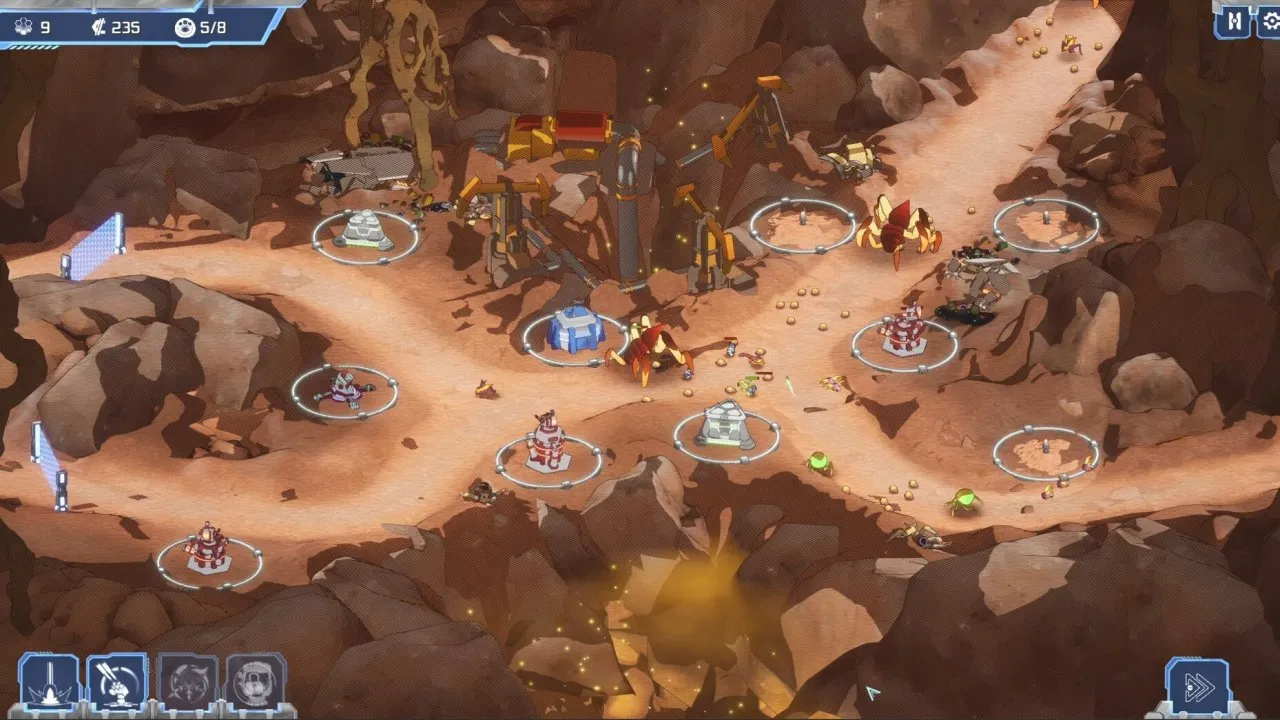Activate the orbital laser strike ability

tap(49, 684)
